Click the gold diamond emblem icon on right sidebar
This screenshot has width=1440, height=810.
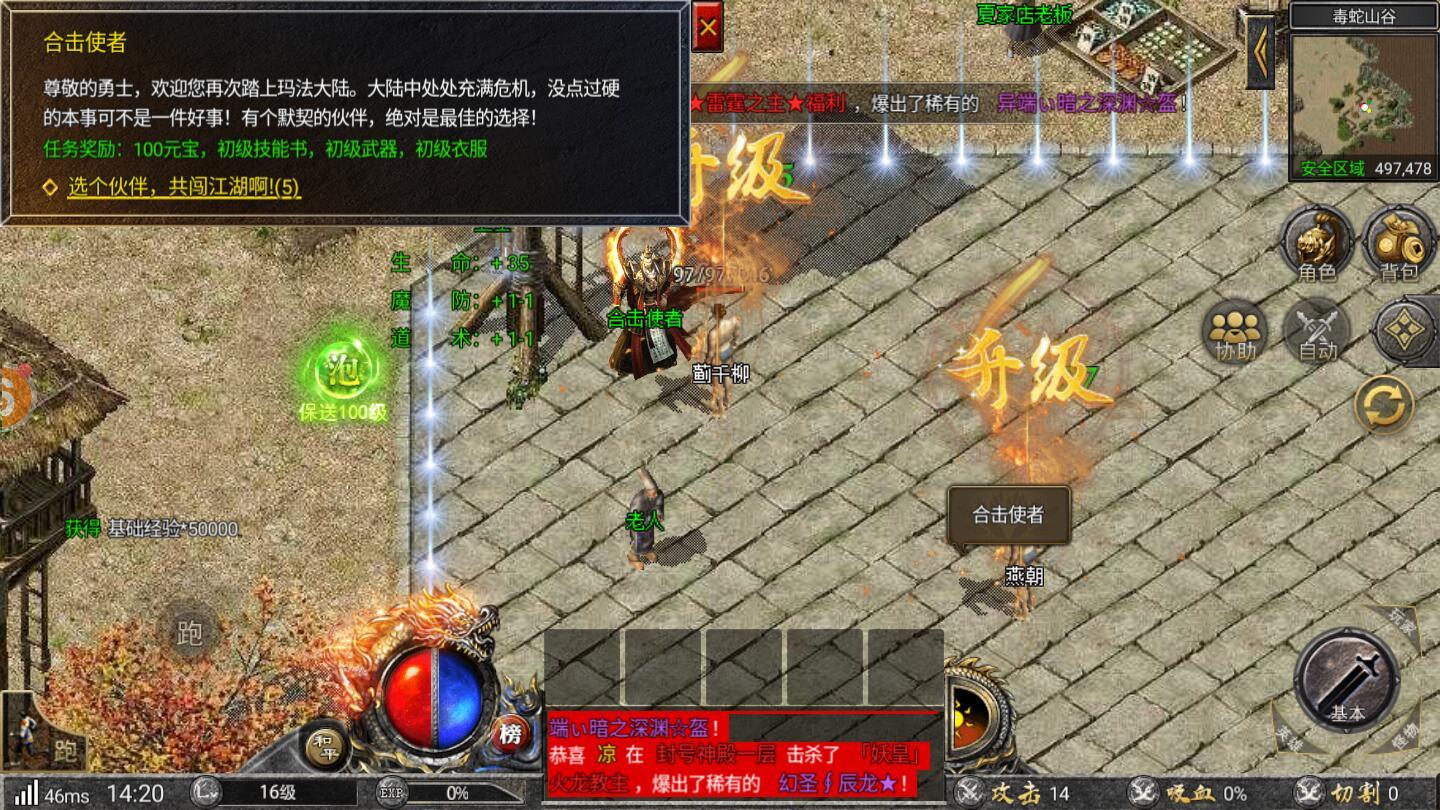[x=1402, y=330]
